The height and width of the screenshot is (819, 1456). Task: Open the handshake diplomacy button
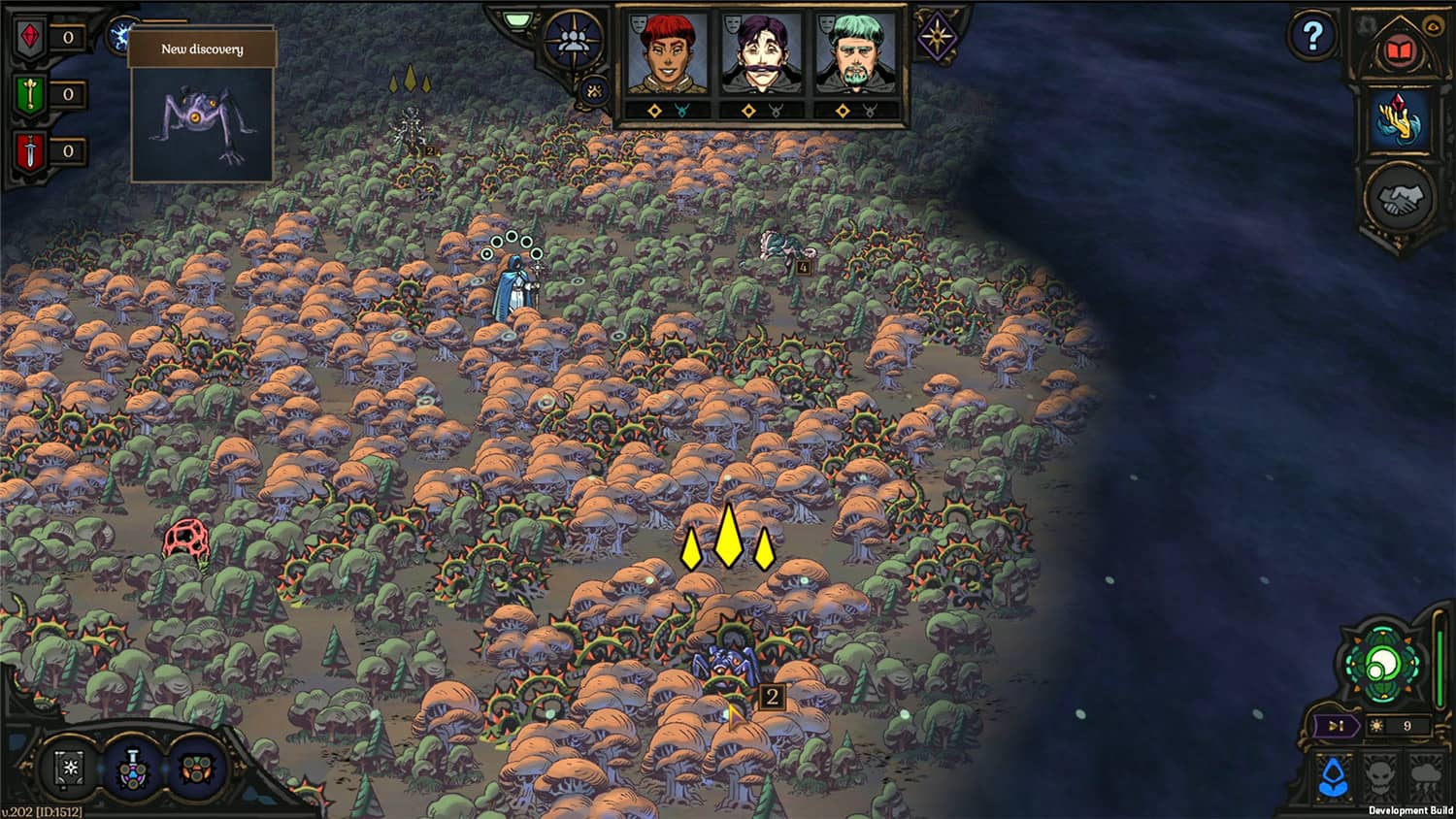point(1400,199)
